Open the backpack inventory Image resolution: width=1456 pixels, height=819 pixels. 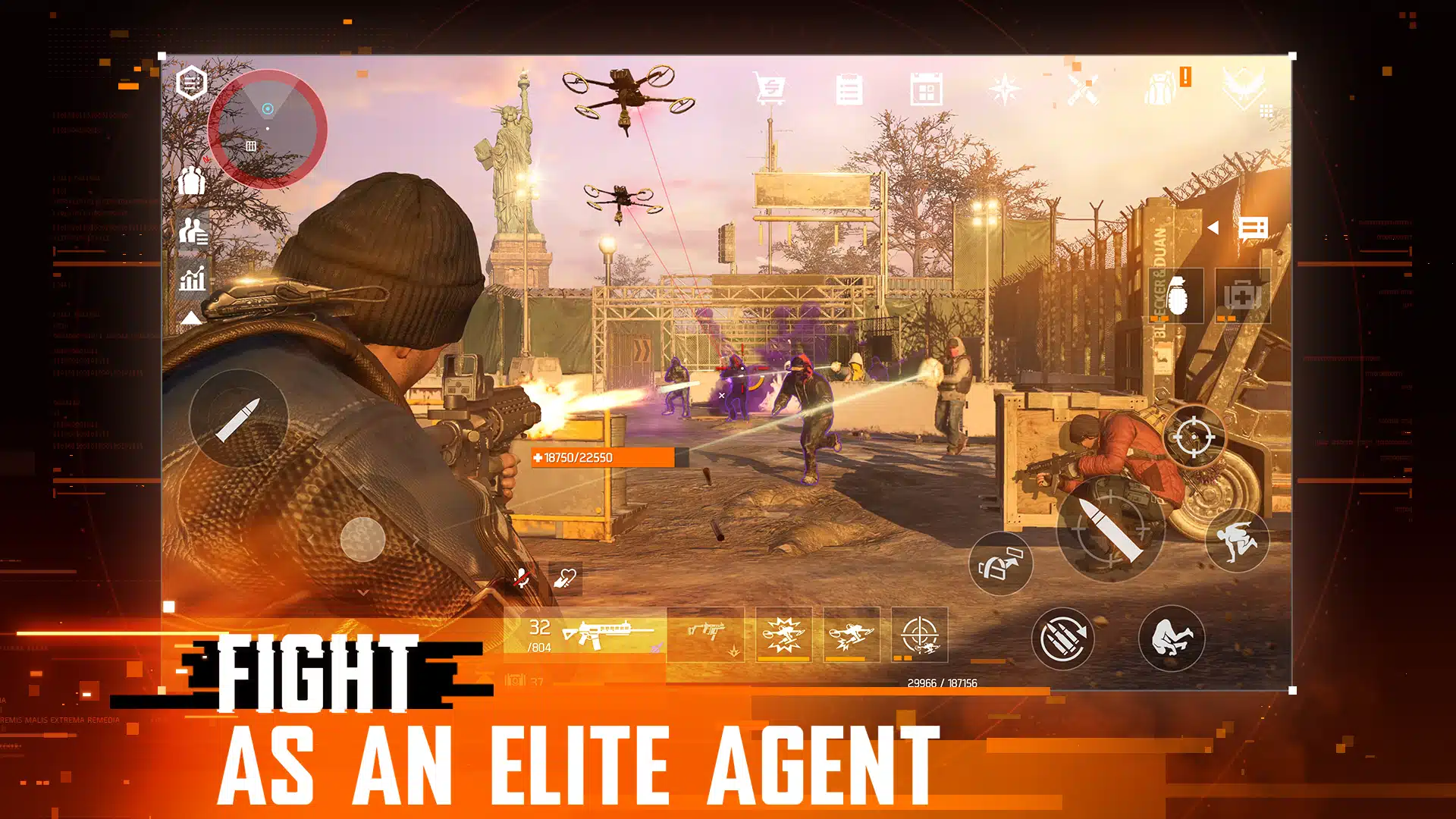1160,89
